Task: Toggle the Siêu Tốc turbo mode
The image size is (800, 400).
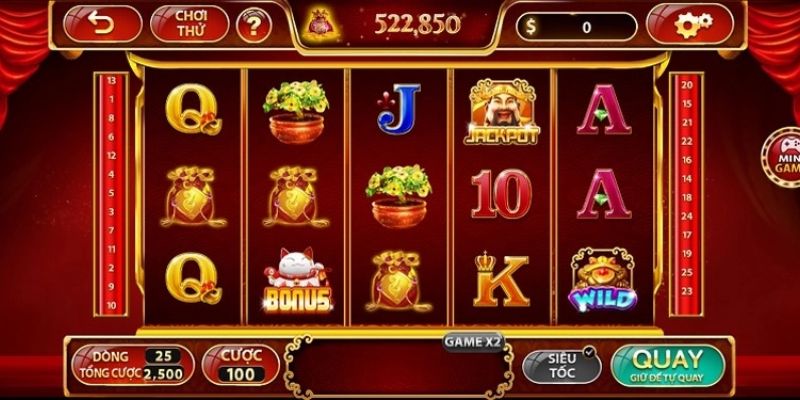Action: 562,365
